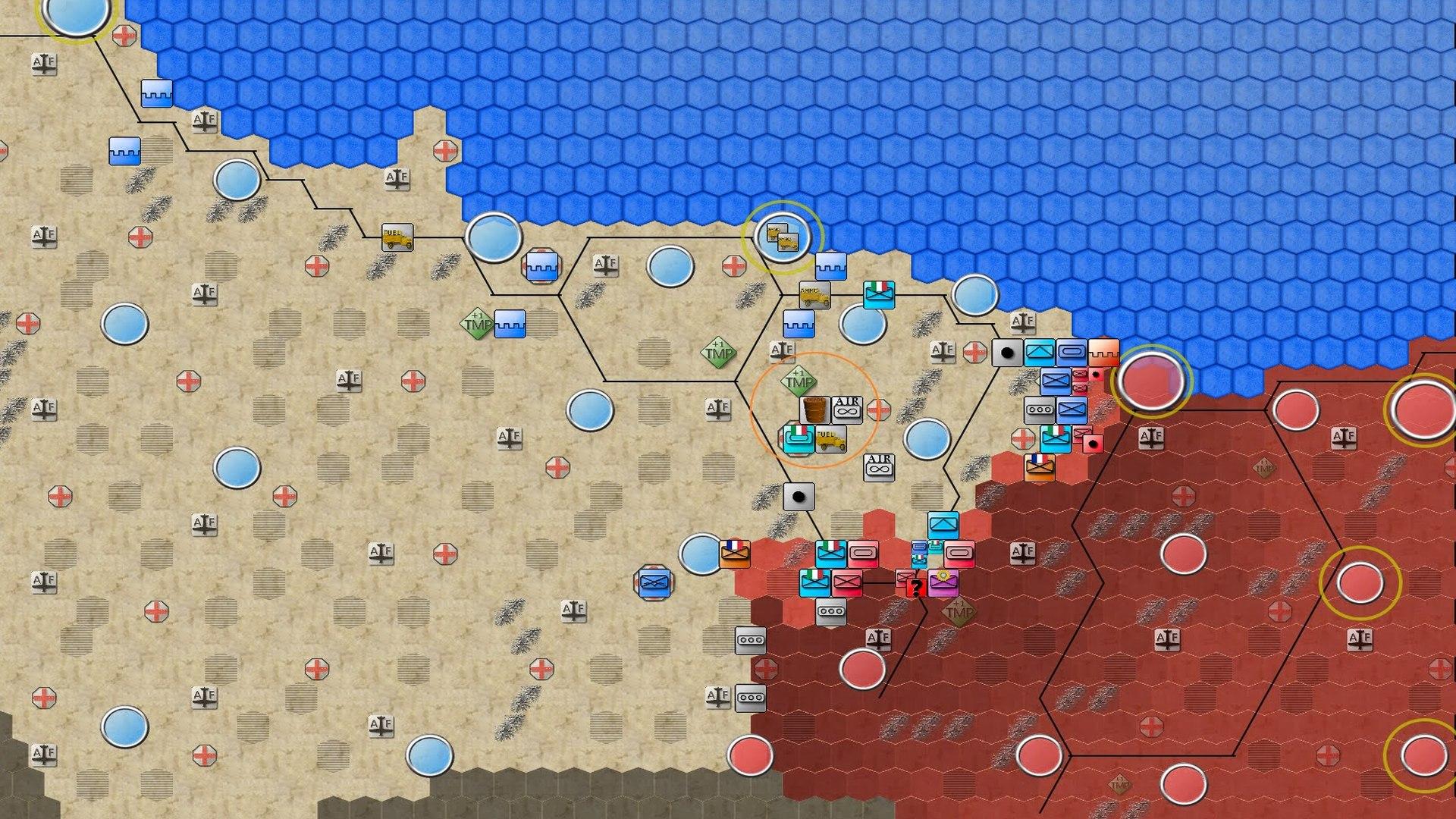
Task: Select the pink armor counter with oval symbol
Action: click(863, 553)
